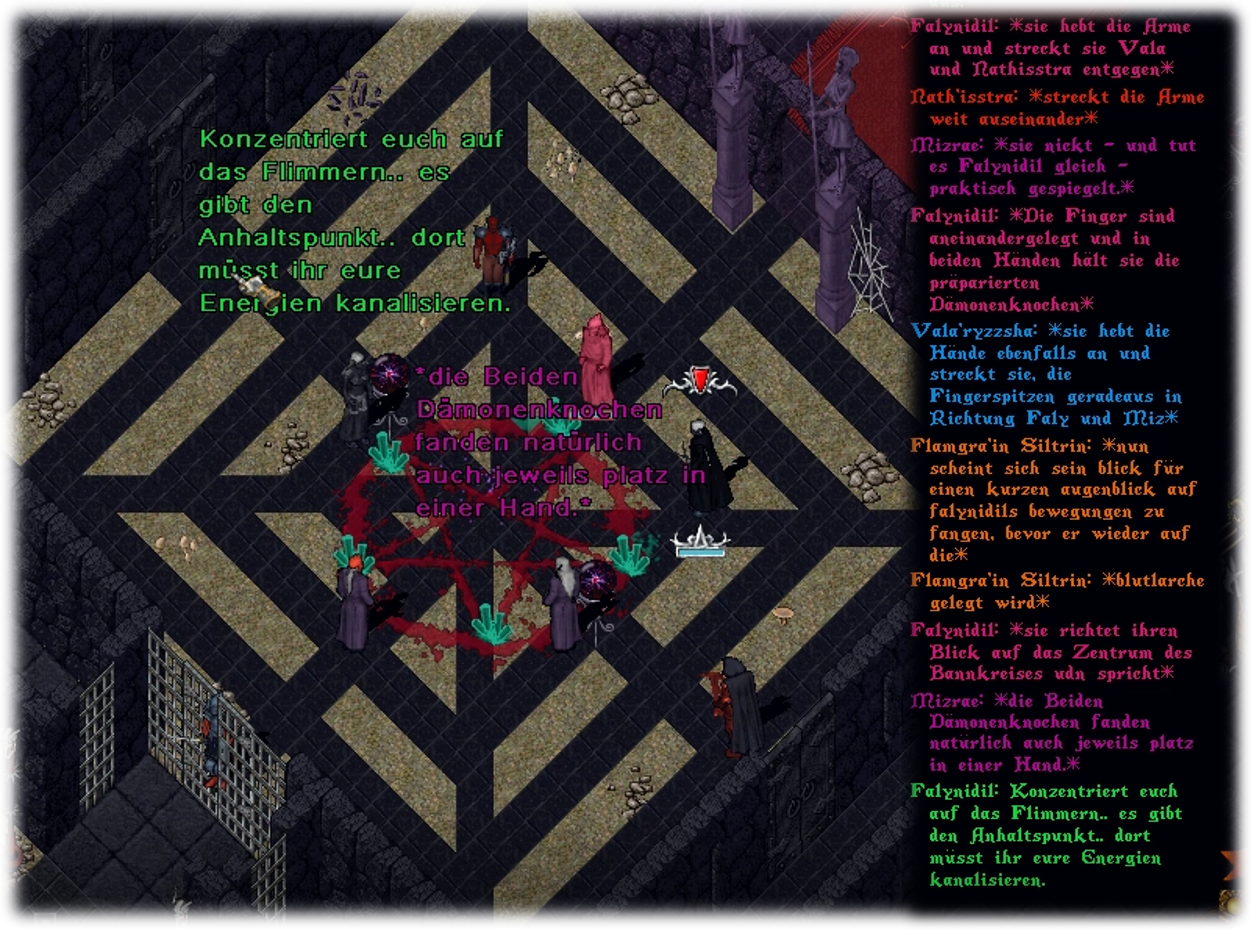The image size is (1251, 930).
Task: Click the red crest marker above the dark-robed character
Action: point(700,380)
